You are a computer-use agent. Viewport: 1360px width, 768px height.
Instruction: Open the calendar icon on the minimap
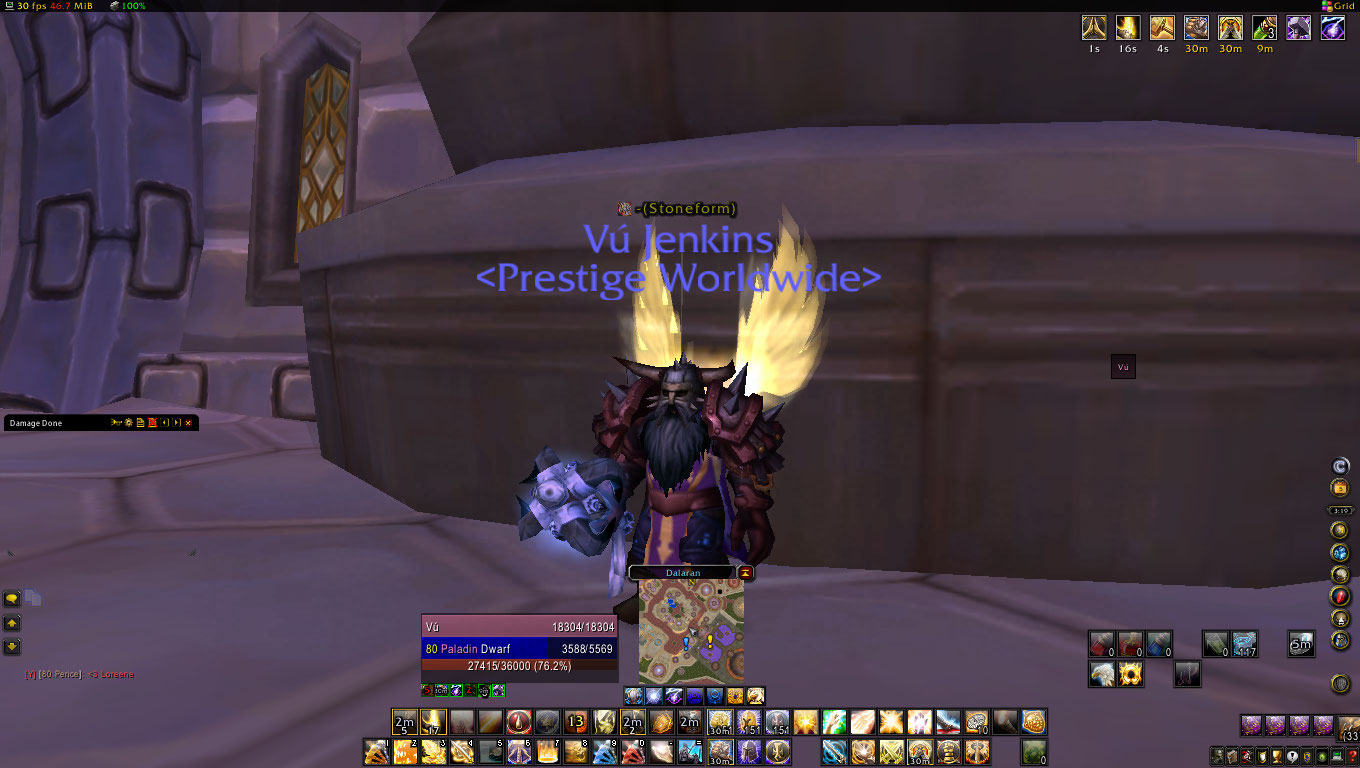coord(1339,487)
